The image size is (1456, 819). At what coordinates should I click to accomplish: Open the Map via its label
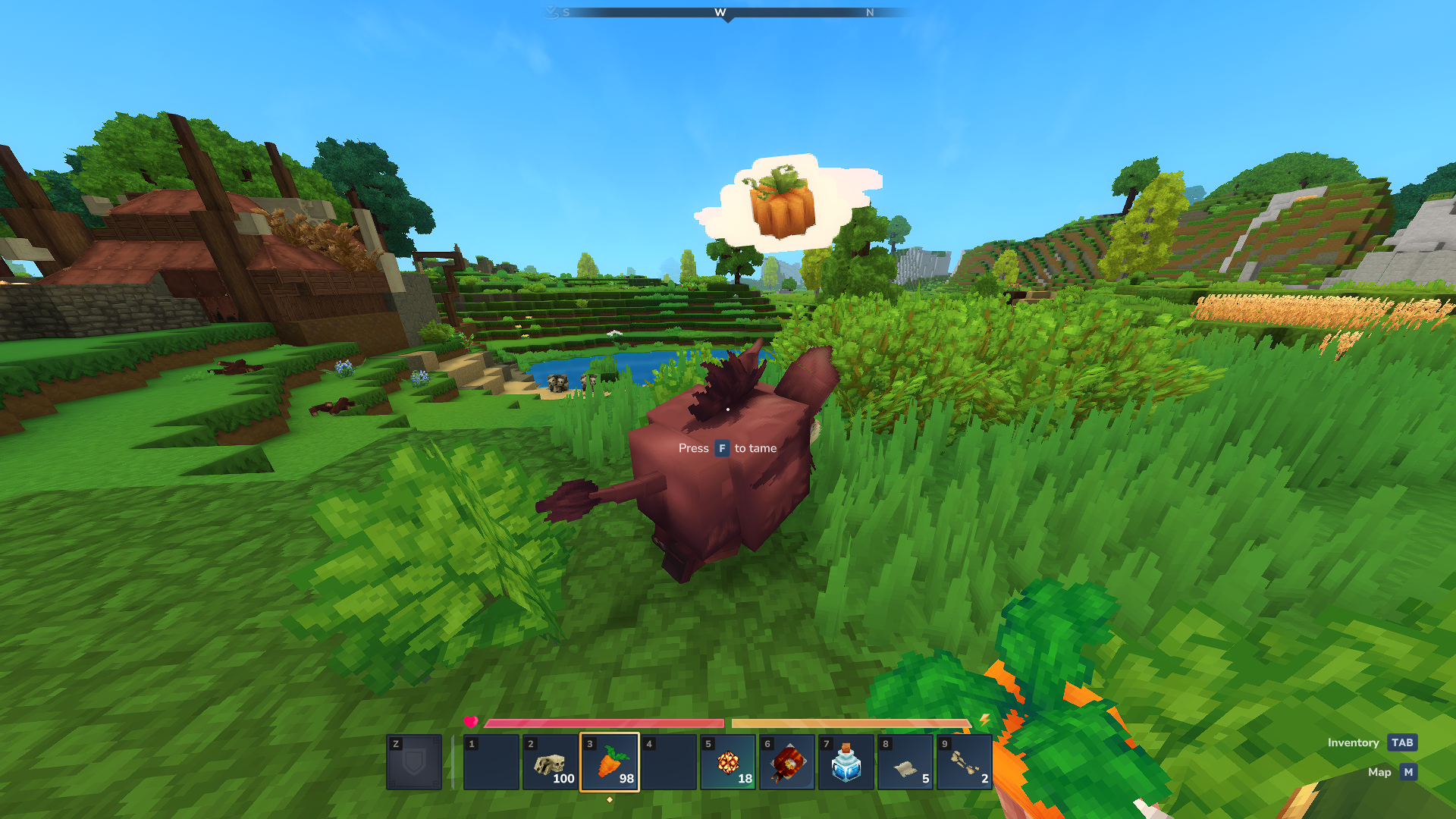click(1379, 772)
